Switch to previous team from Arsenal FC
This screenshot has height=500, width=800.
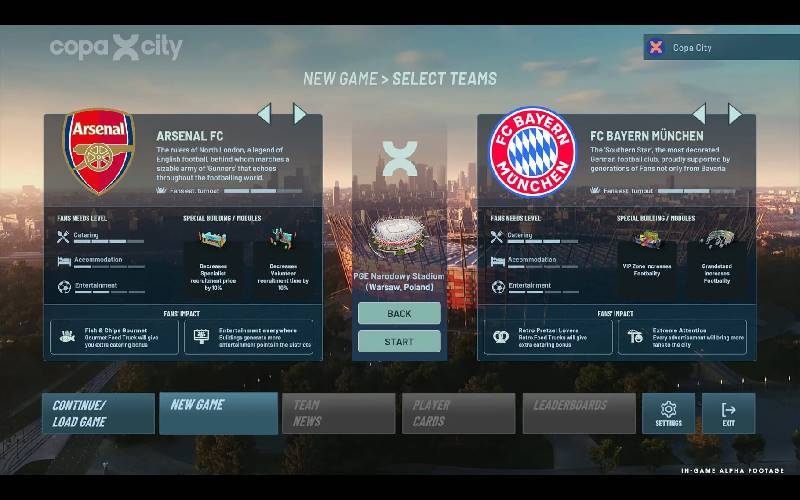(x=264, y=113)
